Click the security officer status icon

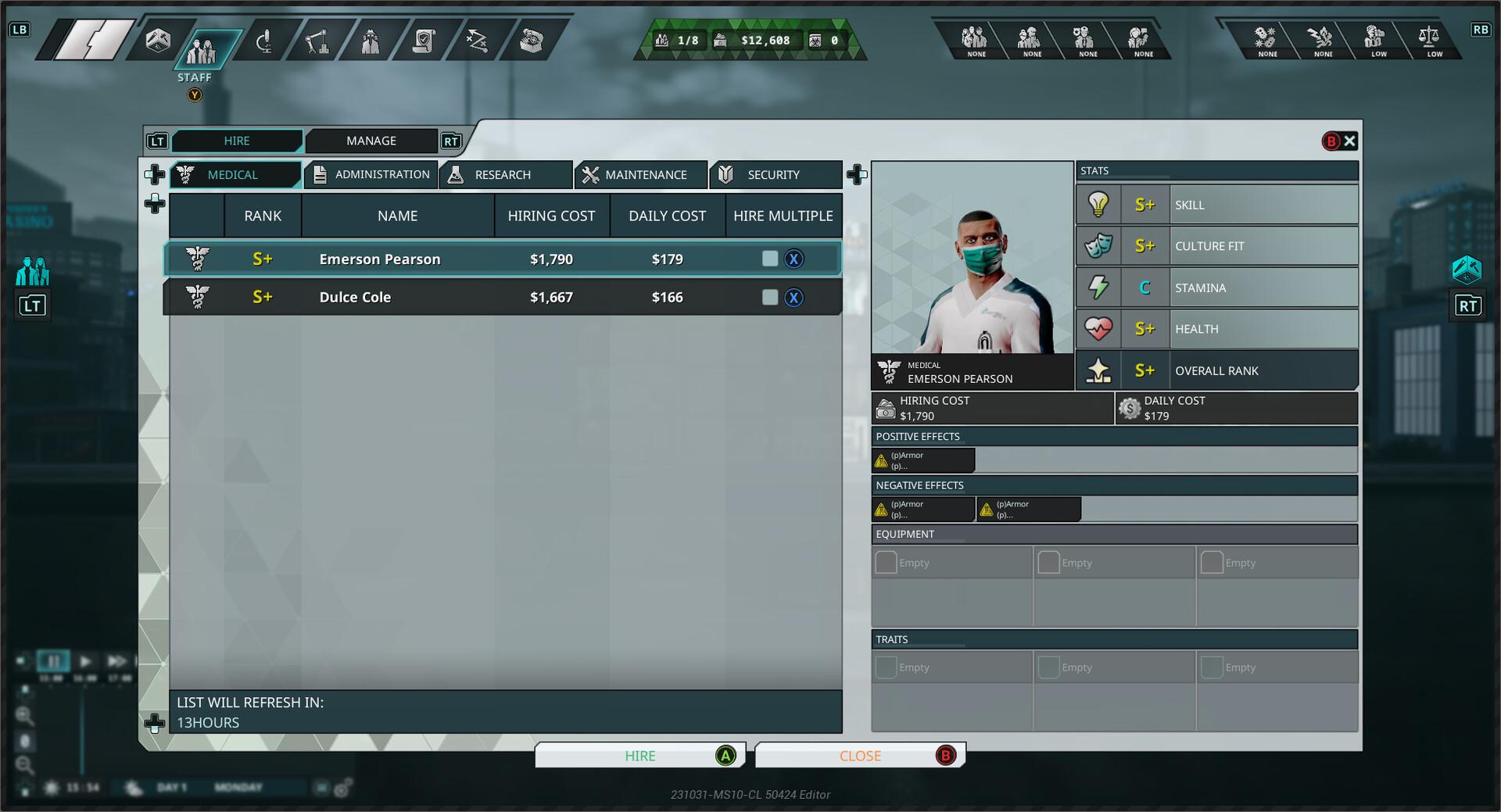(1082, 37)
